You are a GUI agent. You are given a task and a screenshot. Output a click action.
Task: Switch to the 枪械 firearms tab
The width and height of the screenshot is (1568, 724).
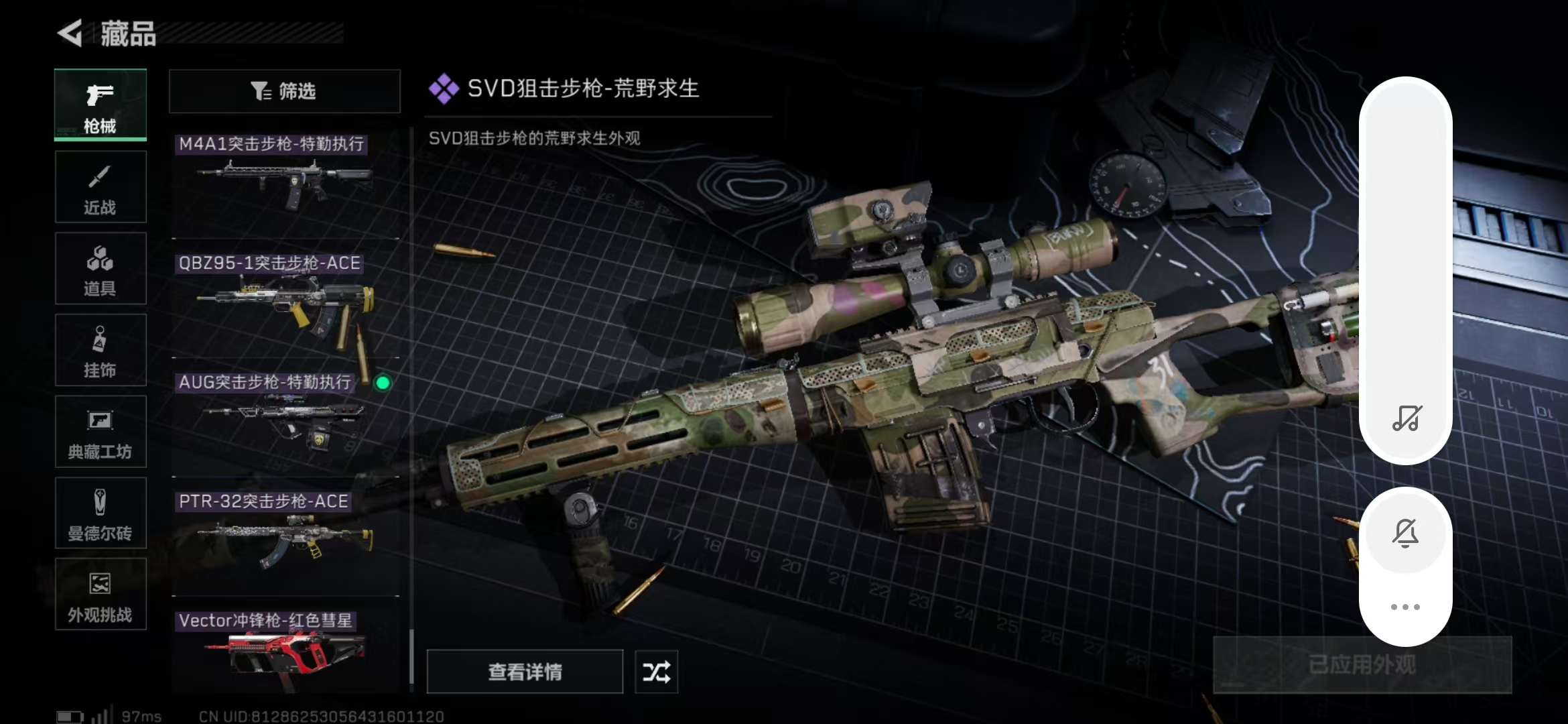click(x=101, y=105)
